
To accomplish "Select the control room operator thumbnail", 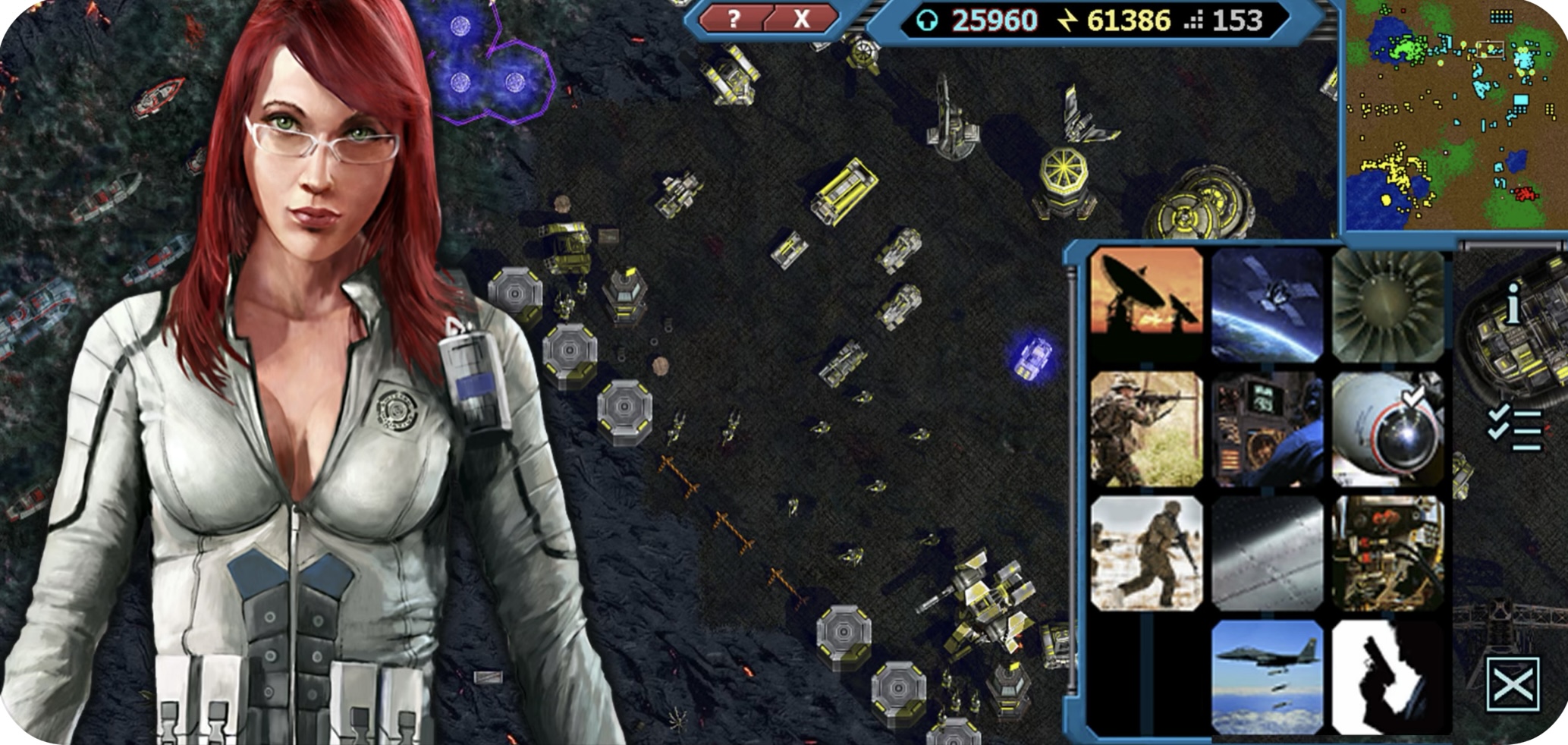I will click(1267, 429).
